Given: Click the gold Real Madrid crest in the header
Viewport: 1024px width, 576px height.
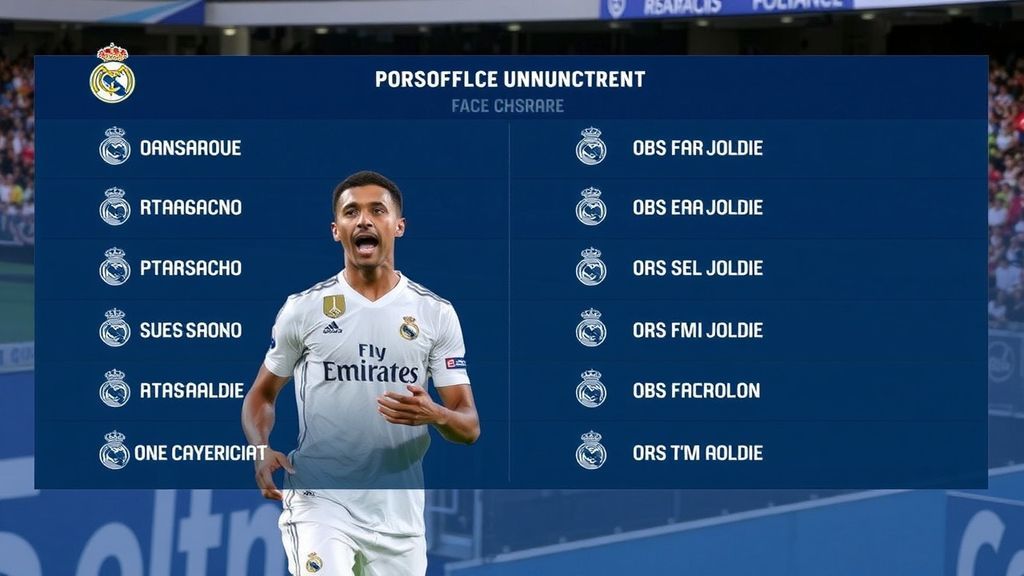Looking at the screenshot, I should [112, 74].
